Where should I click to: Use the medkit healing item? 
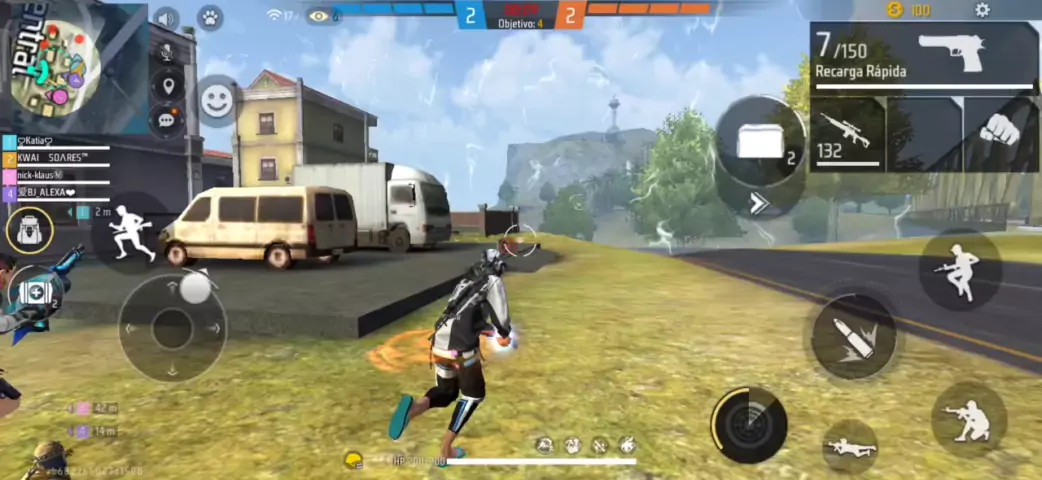(x=34, y=293)
